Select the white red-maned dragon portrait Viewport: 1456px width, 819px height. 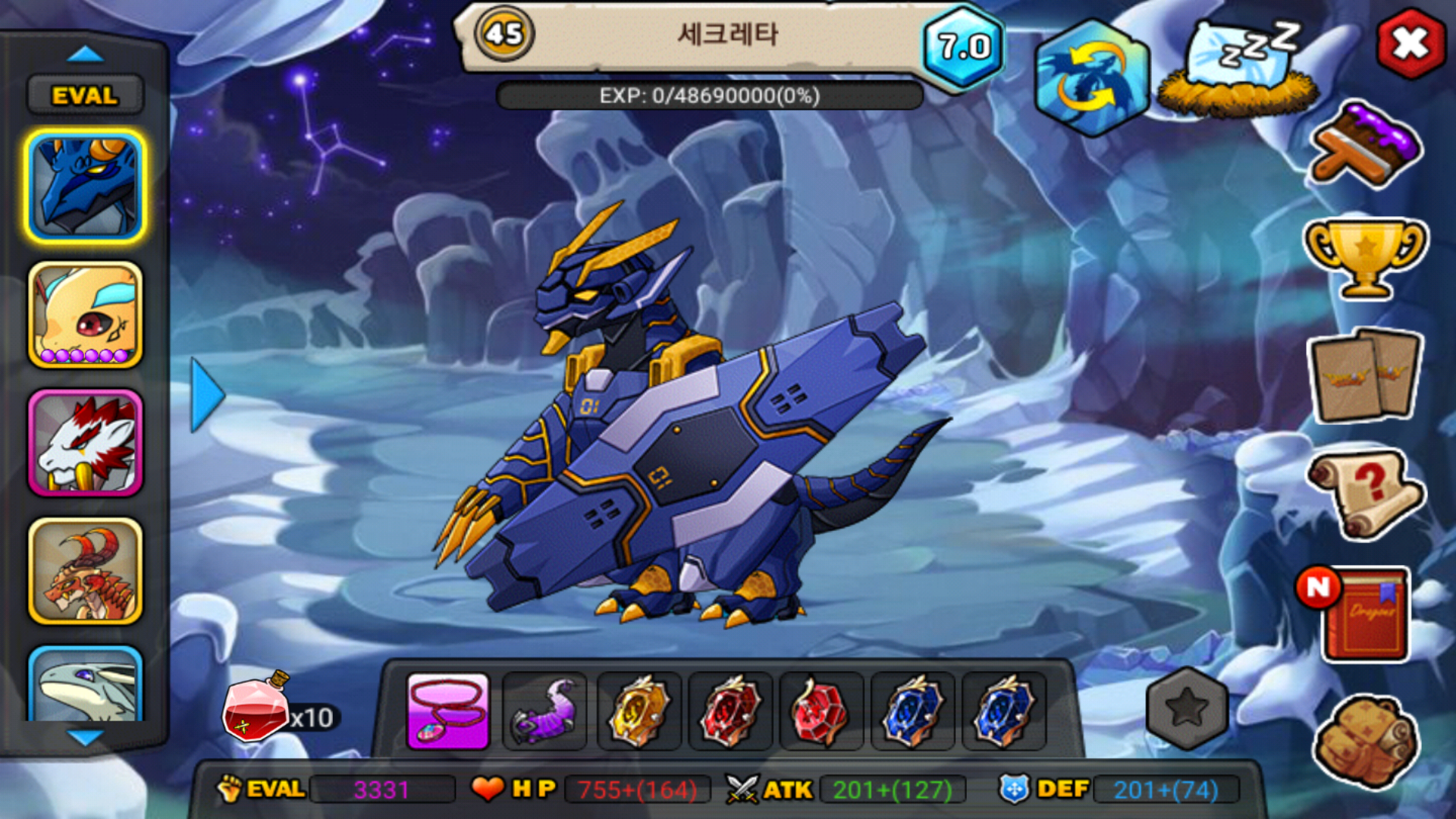[x=85, y=443]
